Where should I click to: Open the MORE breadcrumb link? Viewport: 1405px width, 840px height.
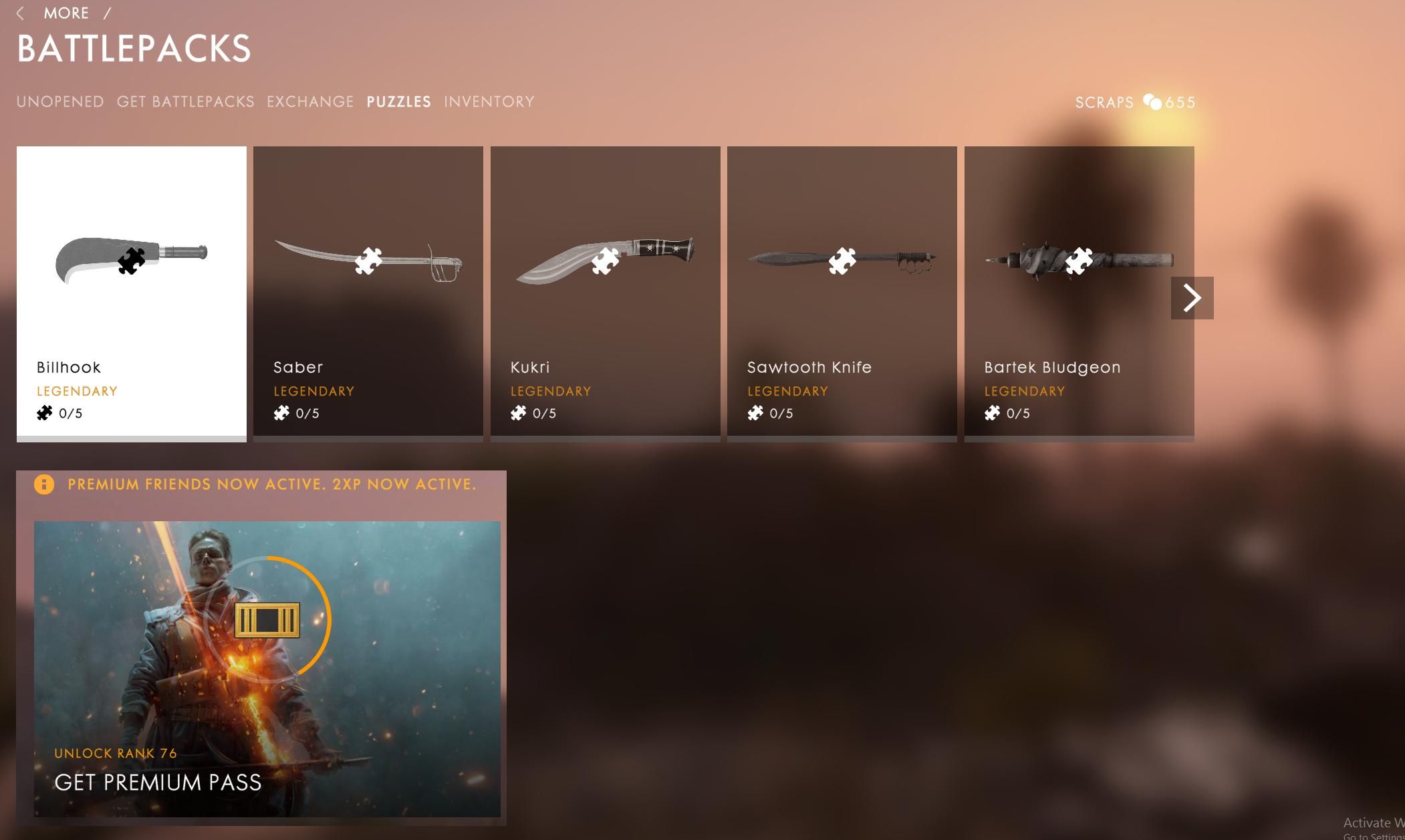pyautogui.click(x=67, y=13)
